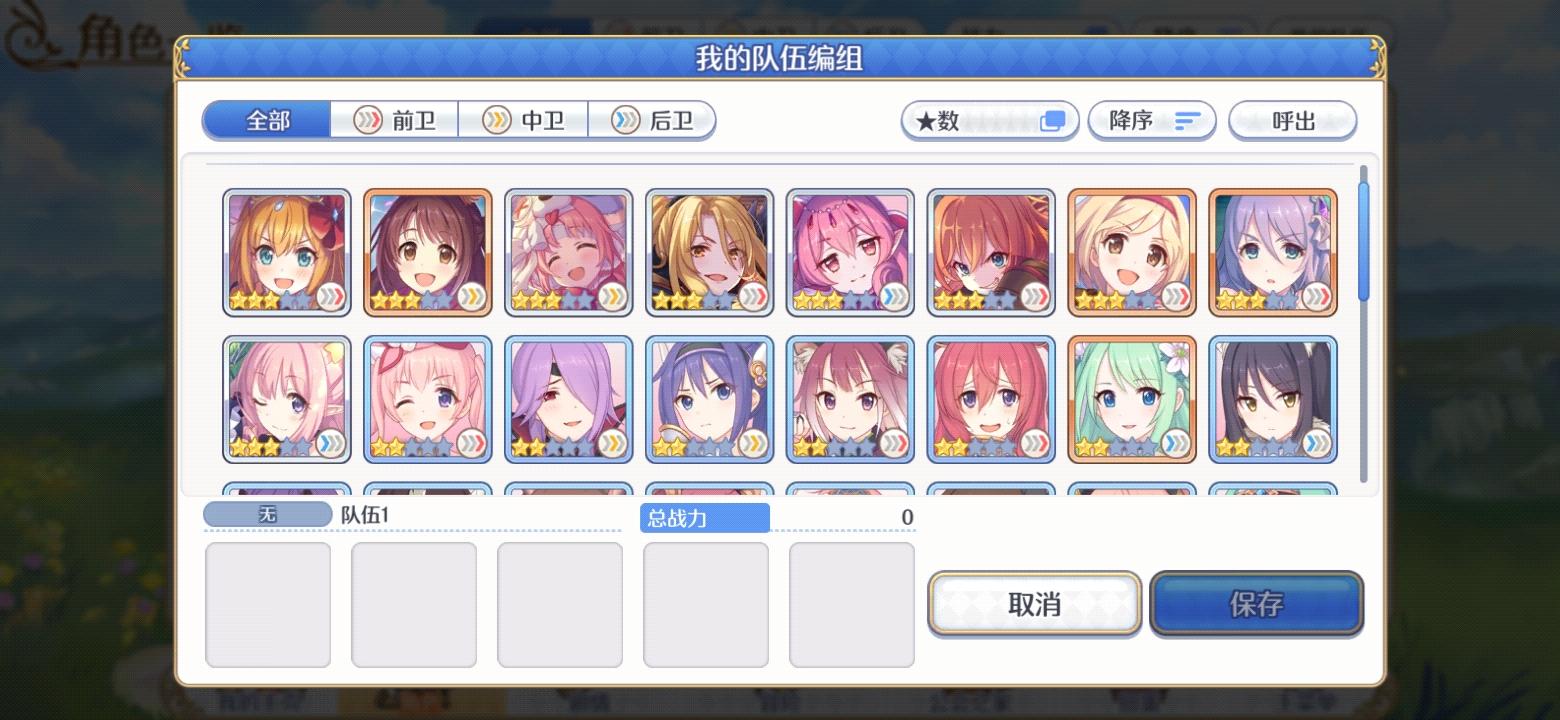This screenshot has width=1560, height=720.
Task: Toggle the ★数 star count sorting mode
Action: [x=988, y=120]
